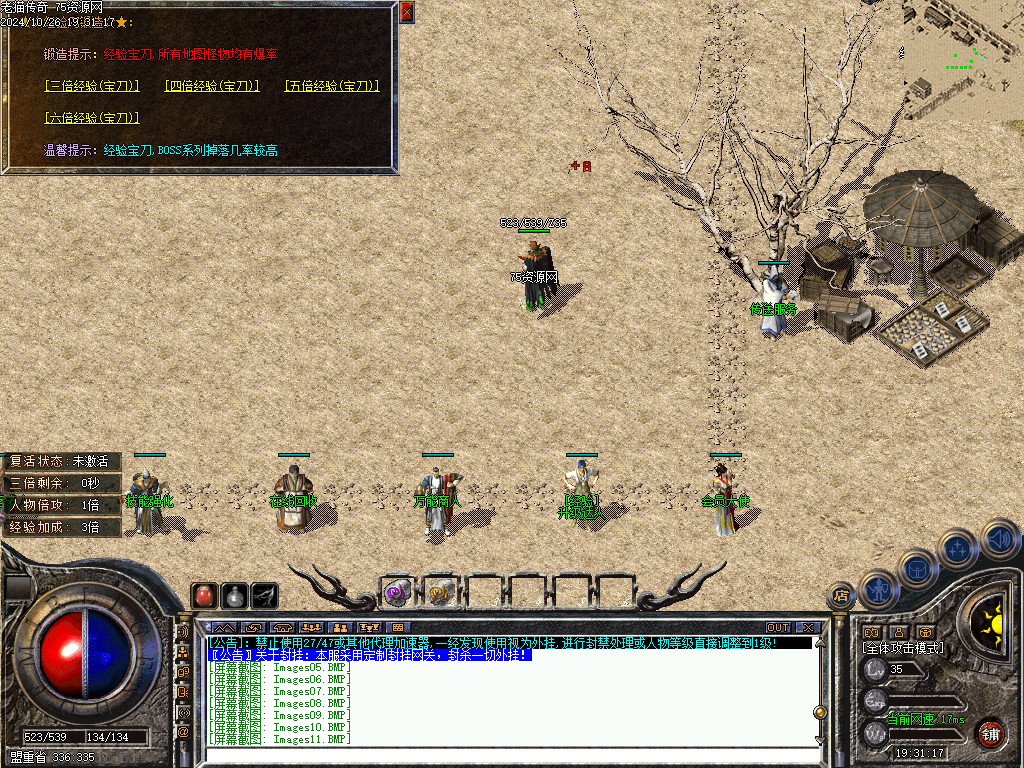
Task: Open the 店 shop button
Action: (841, 596)
